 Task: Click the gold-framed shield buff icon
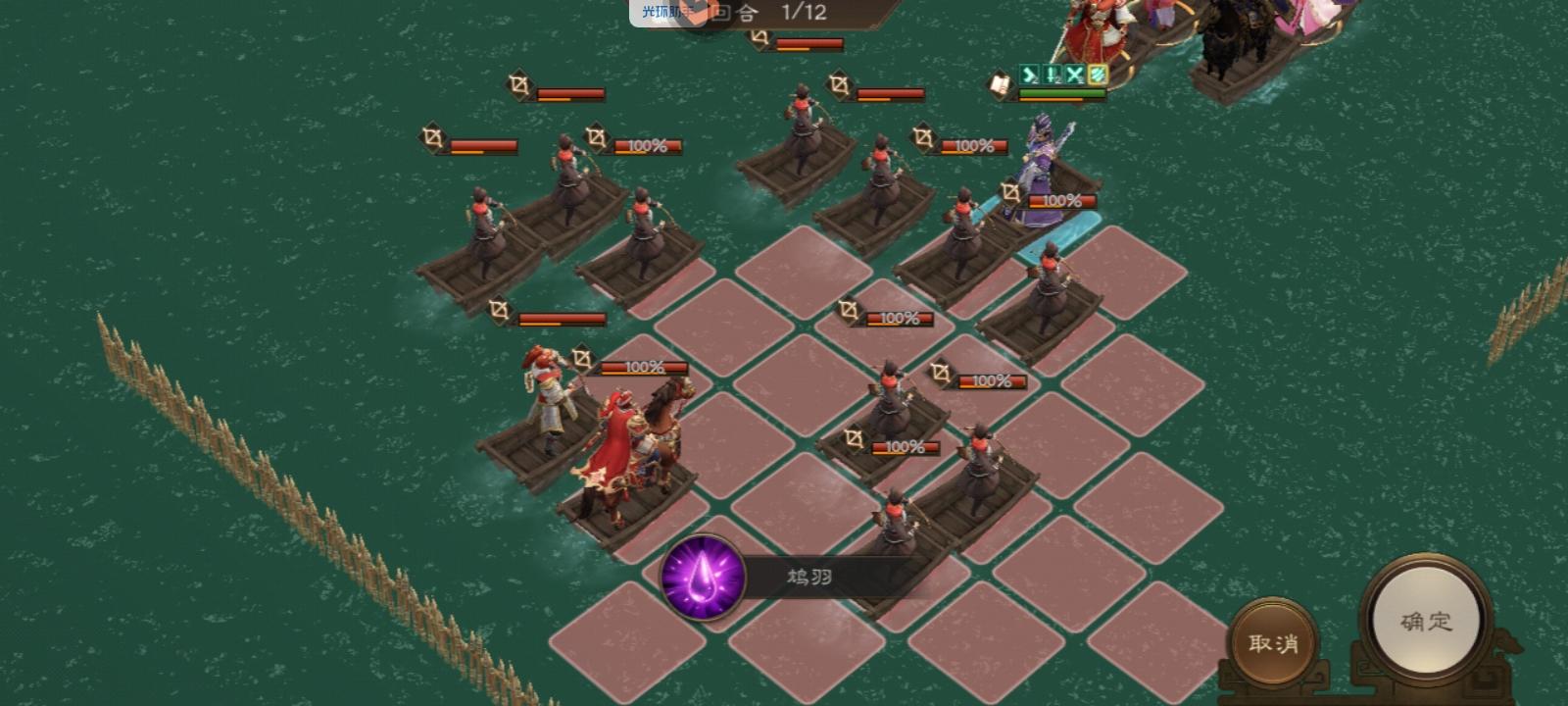click(1098, 75)
